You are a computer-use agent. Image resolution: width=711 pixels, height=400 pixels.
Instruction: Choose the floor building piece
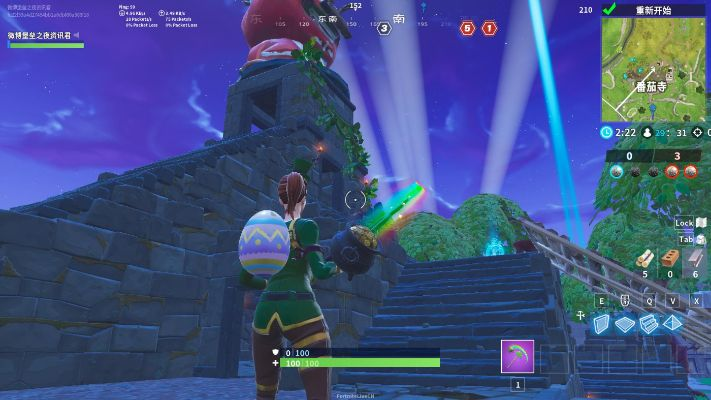[x=624, y=324]
